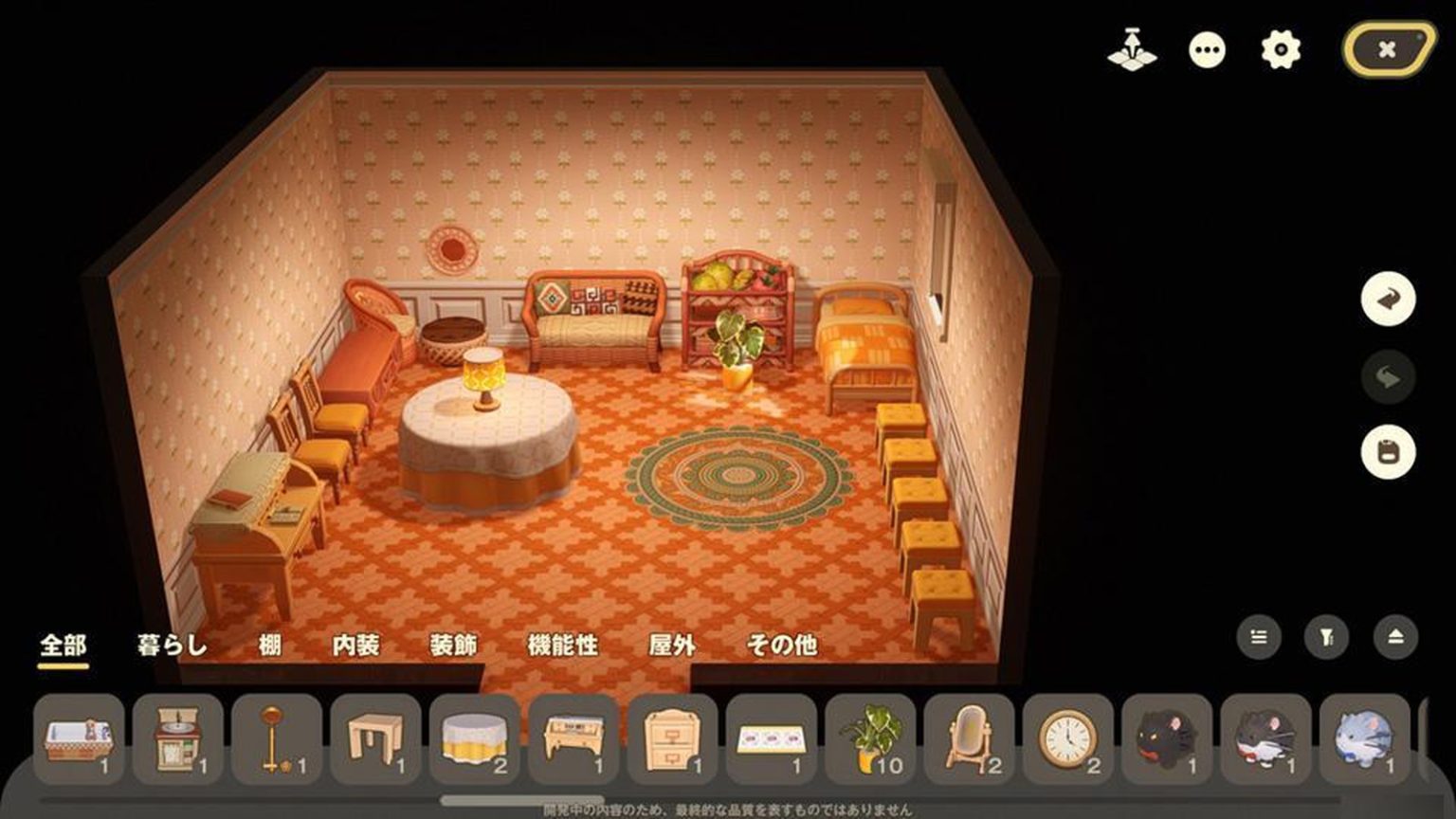
Task: Pick the wall clock furniture slot
Action: (x=1067, y=739)
